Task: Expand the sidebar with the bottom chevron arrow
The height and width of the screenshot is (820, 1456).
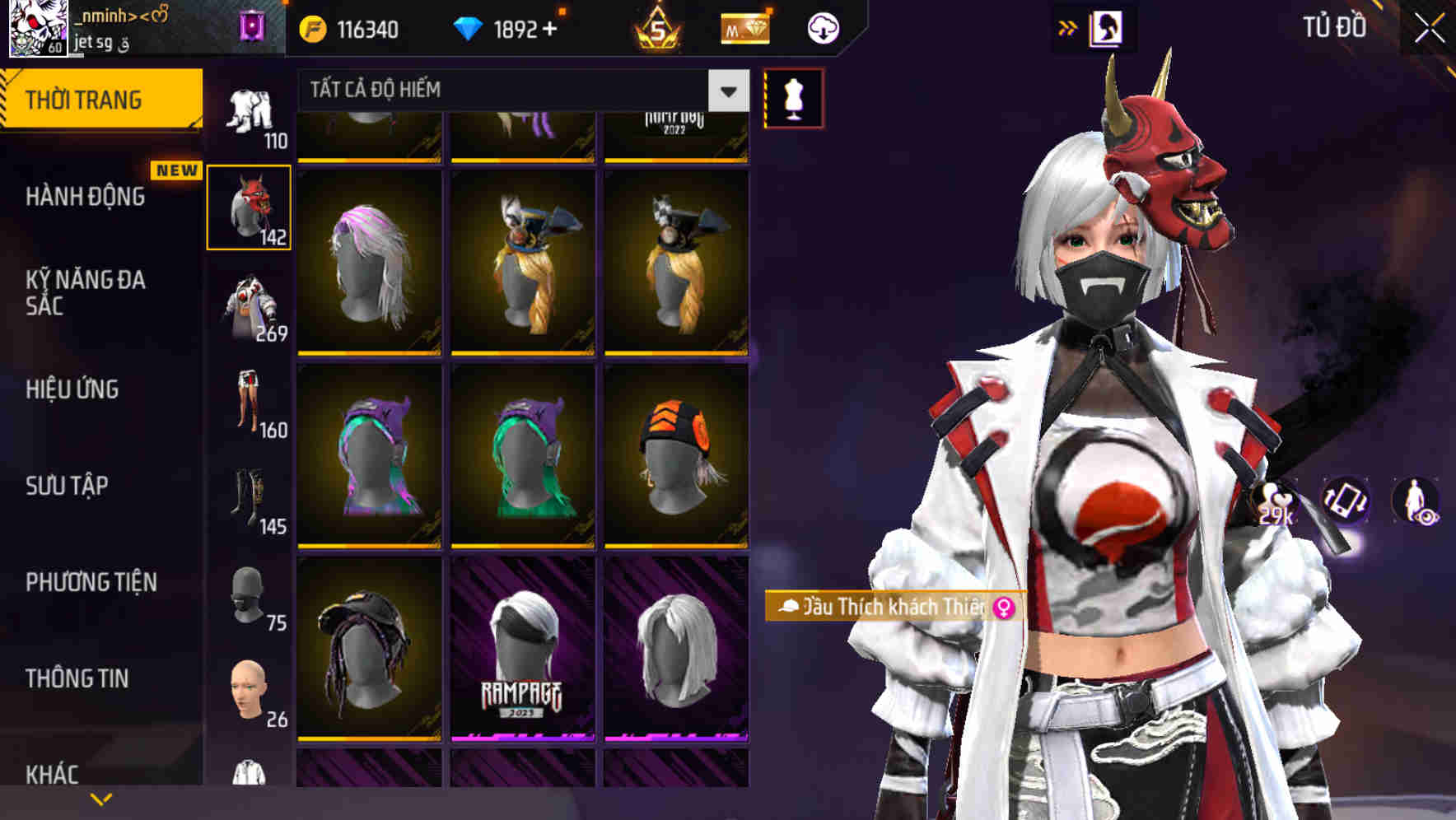Action: pyautogui.click(x=100, y=797)
